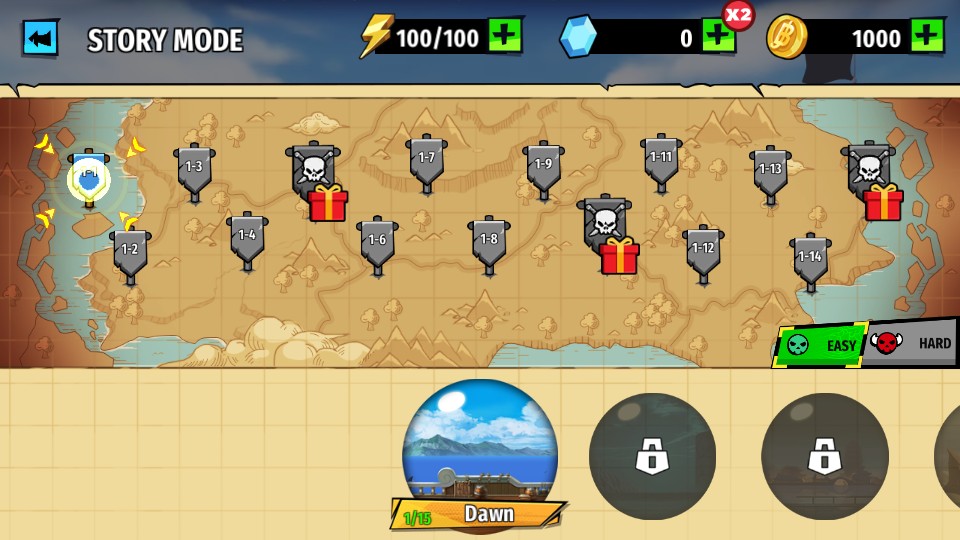
Task: Choose stage 1-9 marker
Action: 543,165
